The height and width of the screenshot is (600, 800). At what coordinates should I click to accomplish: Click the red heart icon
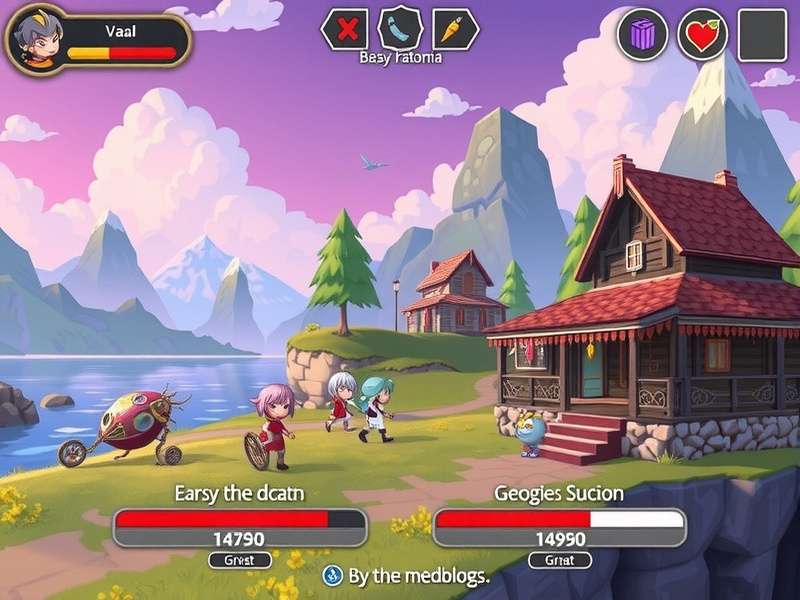click(703, 35)
